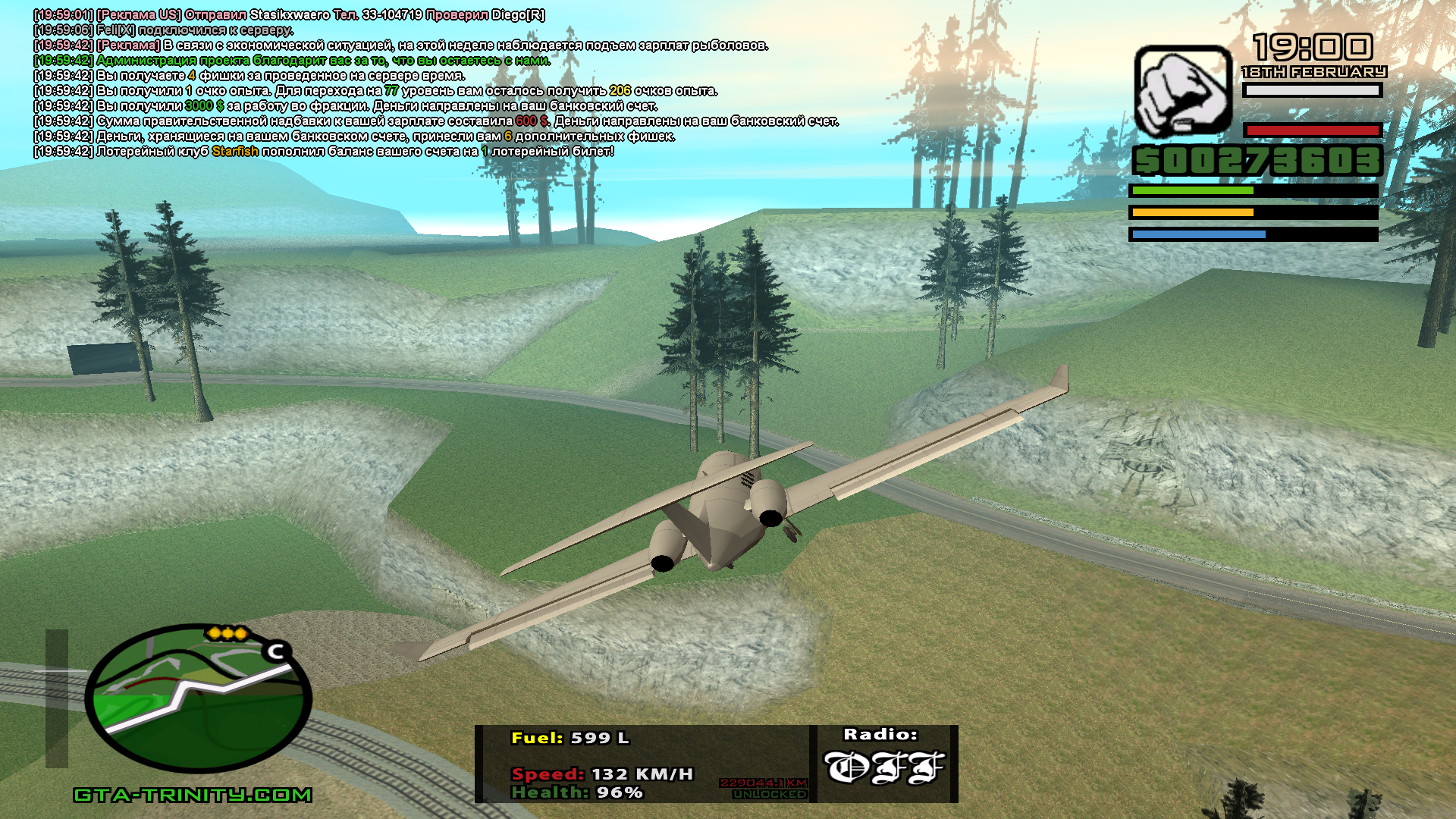Viewport: 1456px width, 819px height.
Task: Click the C marker on the minimap
Action: (x=276, y=651)
